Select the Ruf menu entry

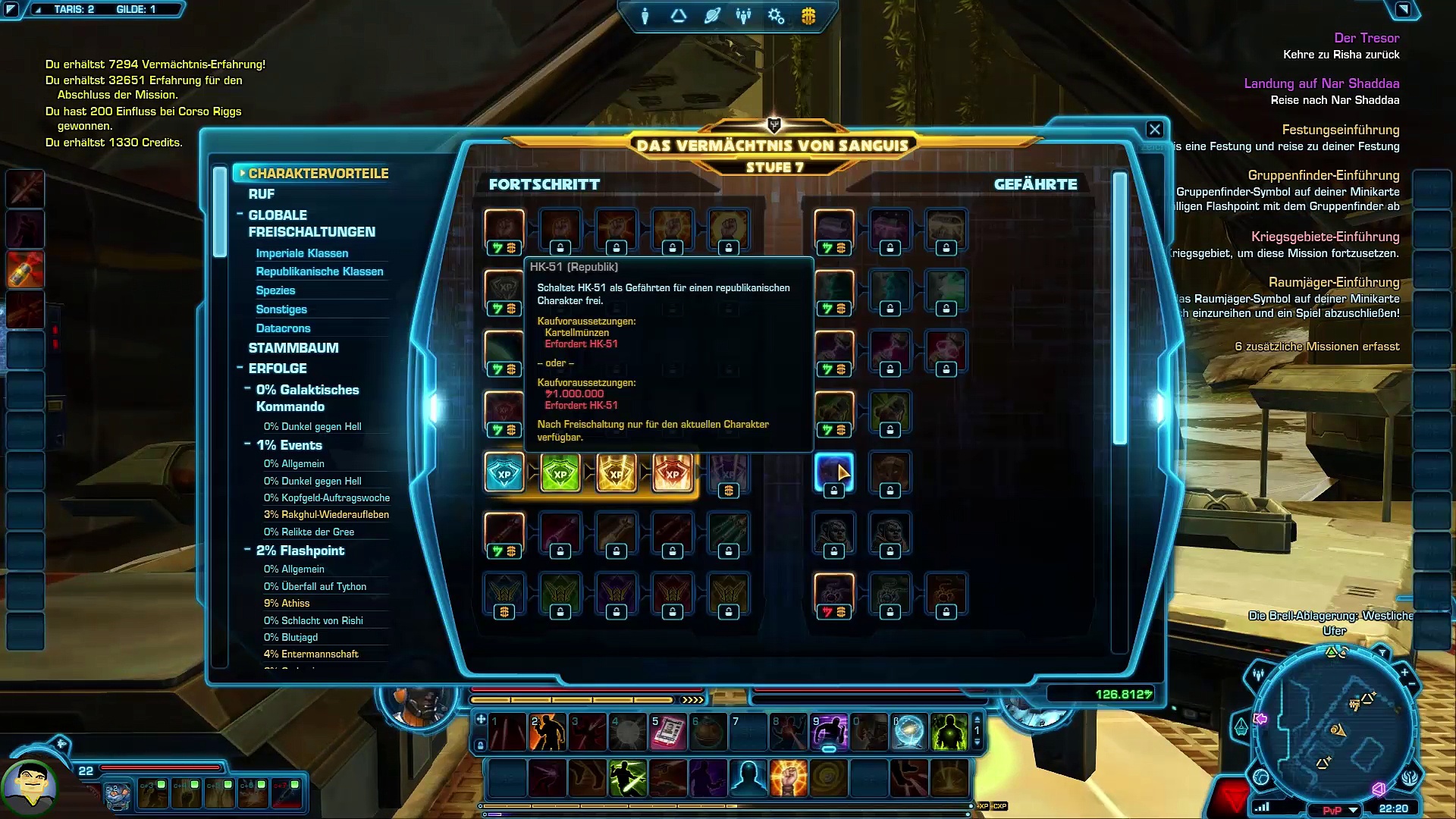(262, 194)
